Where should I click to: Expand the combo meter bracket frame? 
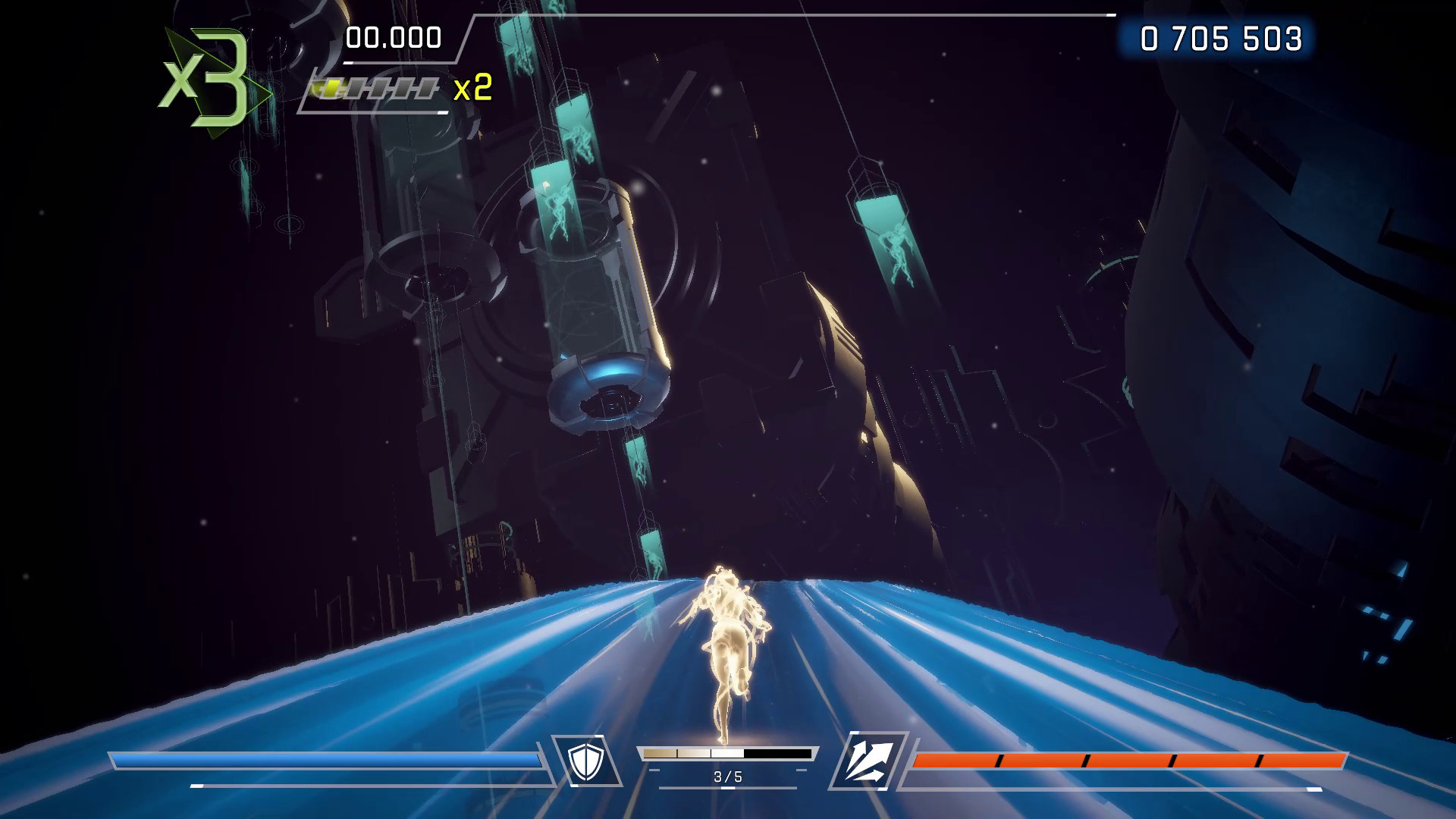375,91
